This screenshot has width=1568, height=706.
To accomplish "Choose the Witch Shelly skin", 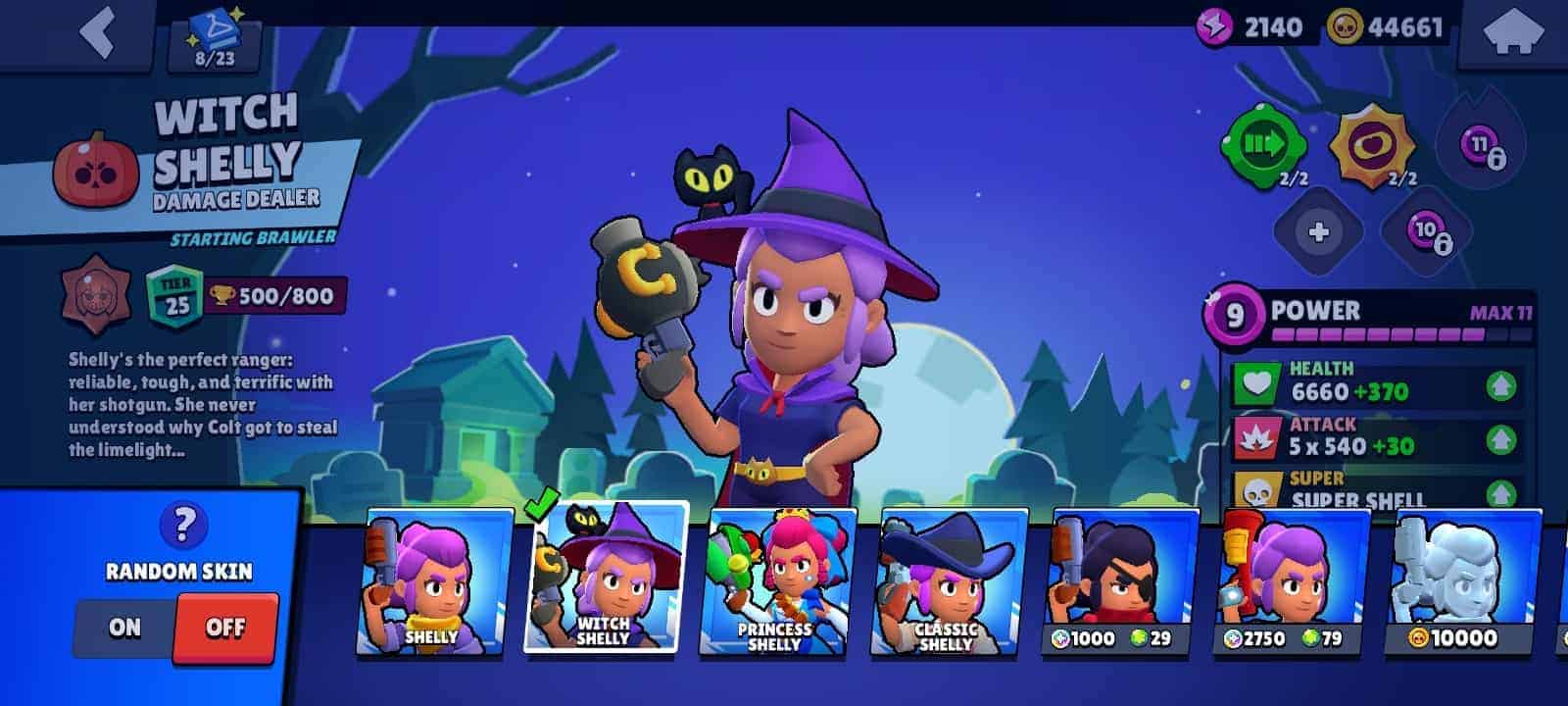I will pyautogui.click(x=605, y=579).
